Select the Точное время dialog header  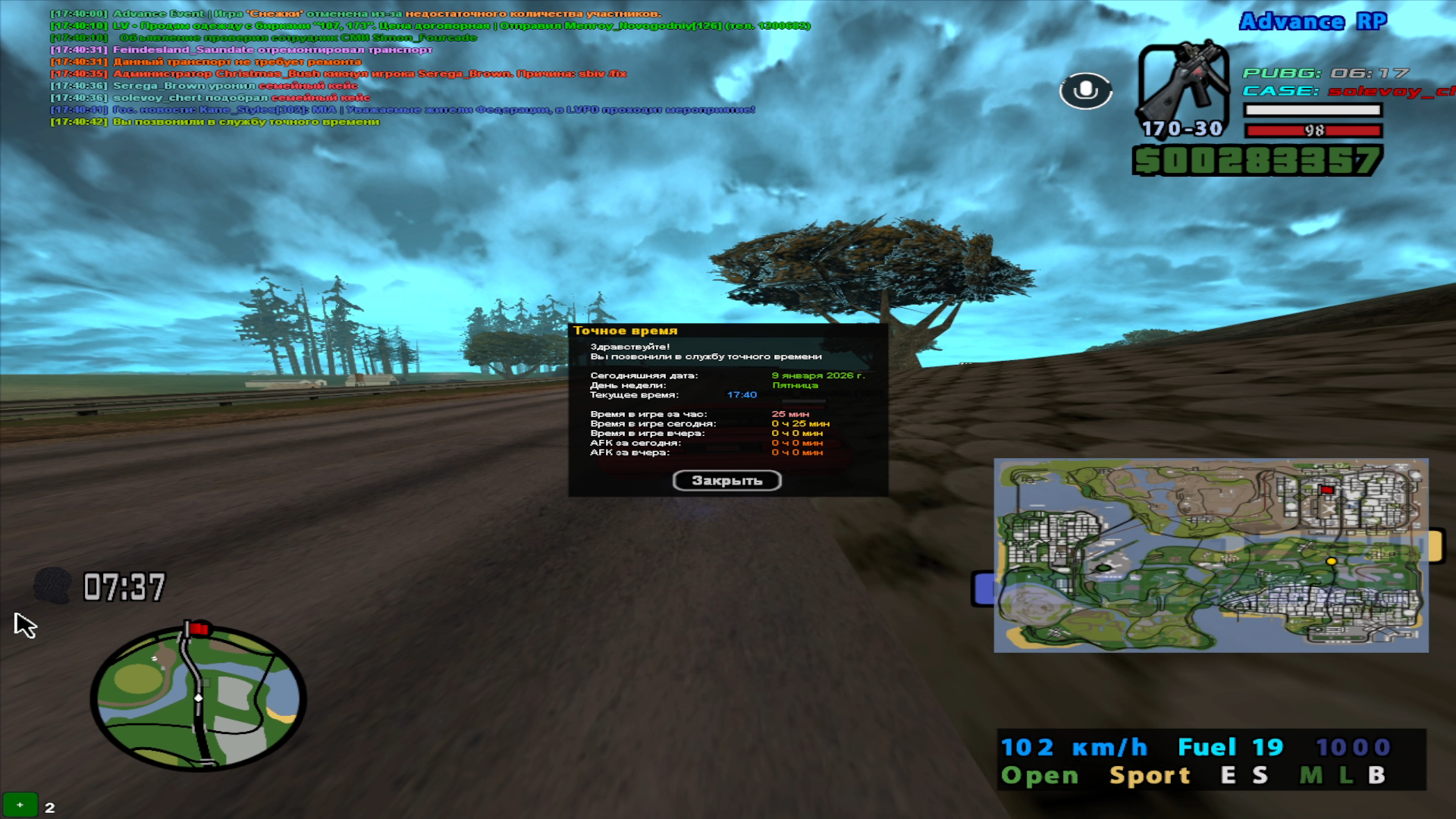coord(628,330)
